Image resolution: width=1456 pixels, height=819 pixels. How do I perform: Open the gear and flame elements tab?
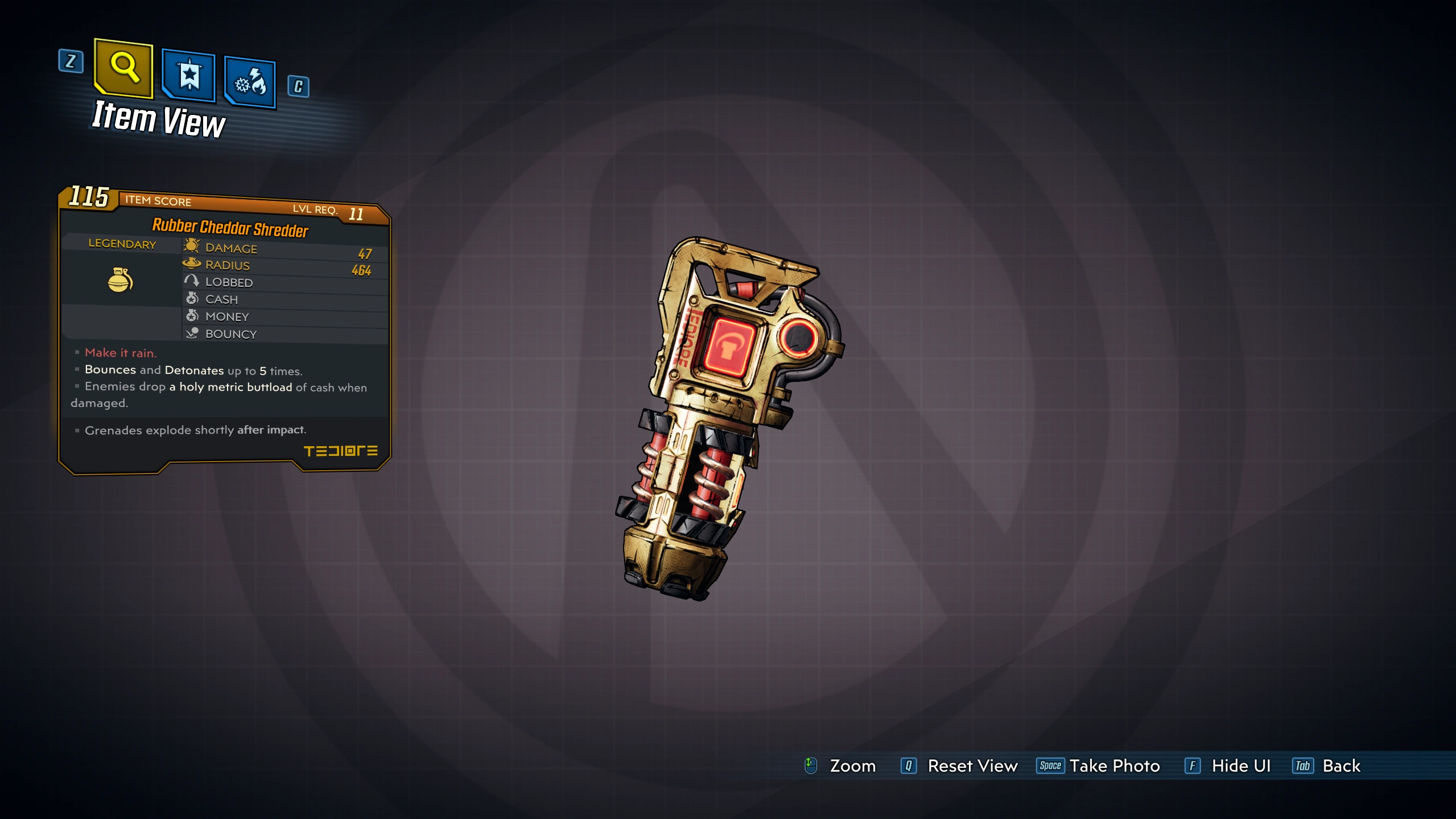coord(250,83)
